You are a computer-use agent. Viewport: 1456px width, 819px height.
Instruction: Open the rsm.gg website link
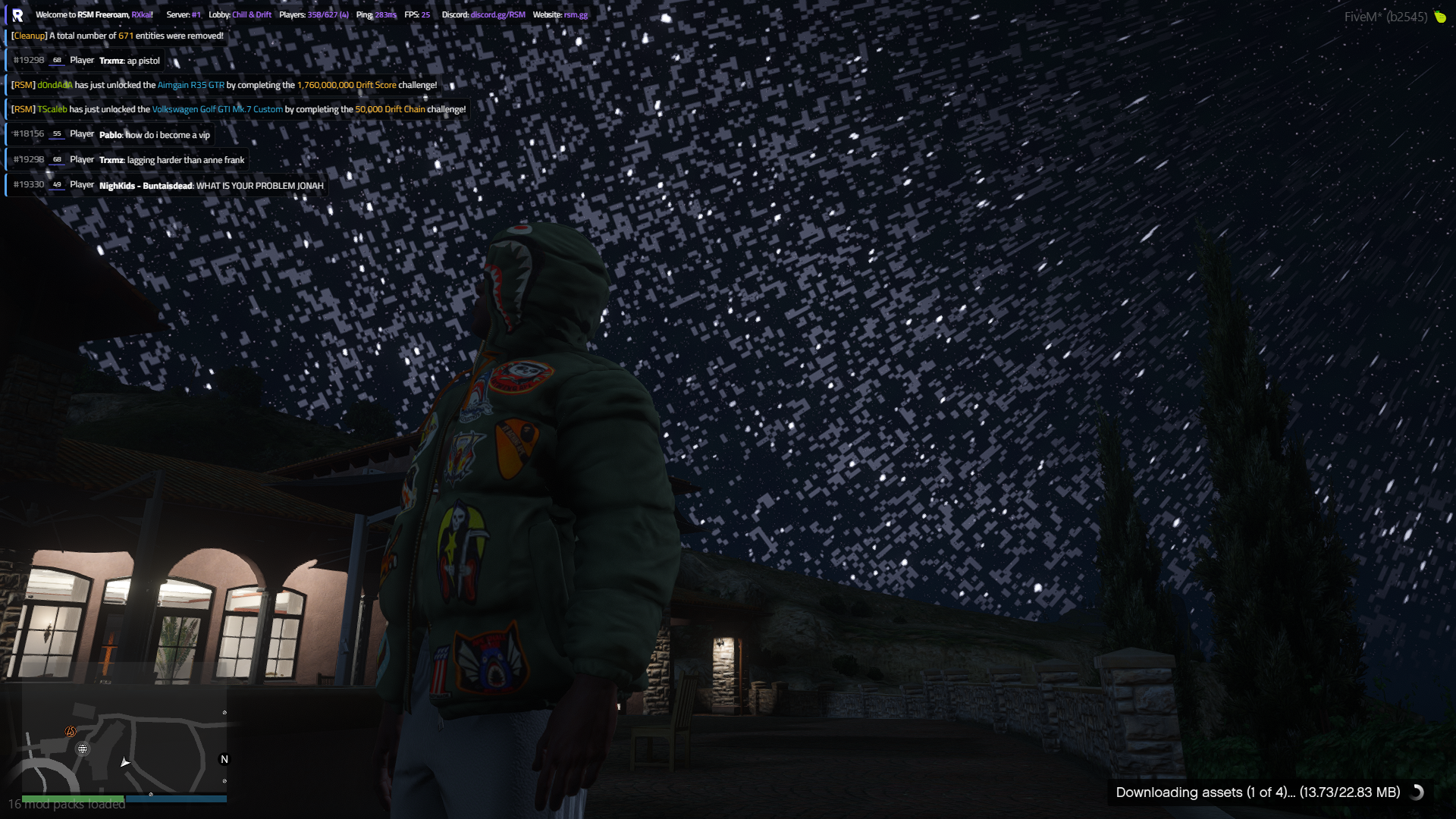tap(575, 14)
